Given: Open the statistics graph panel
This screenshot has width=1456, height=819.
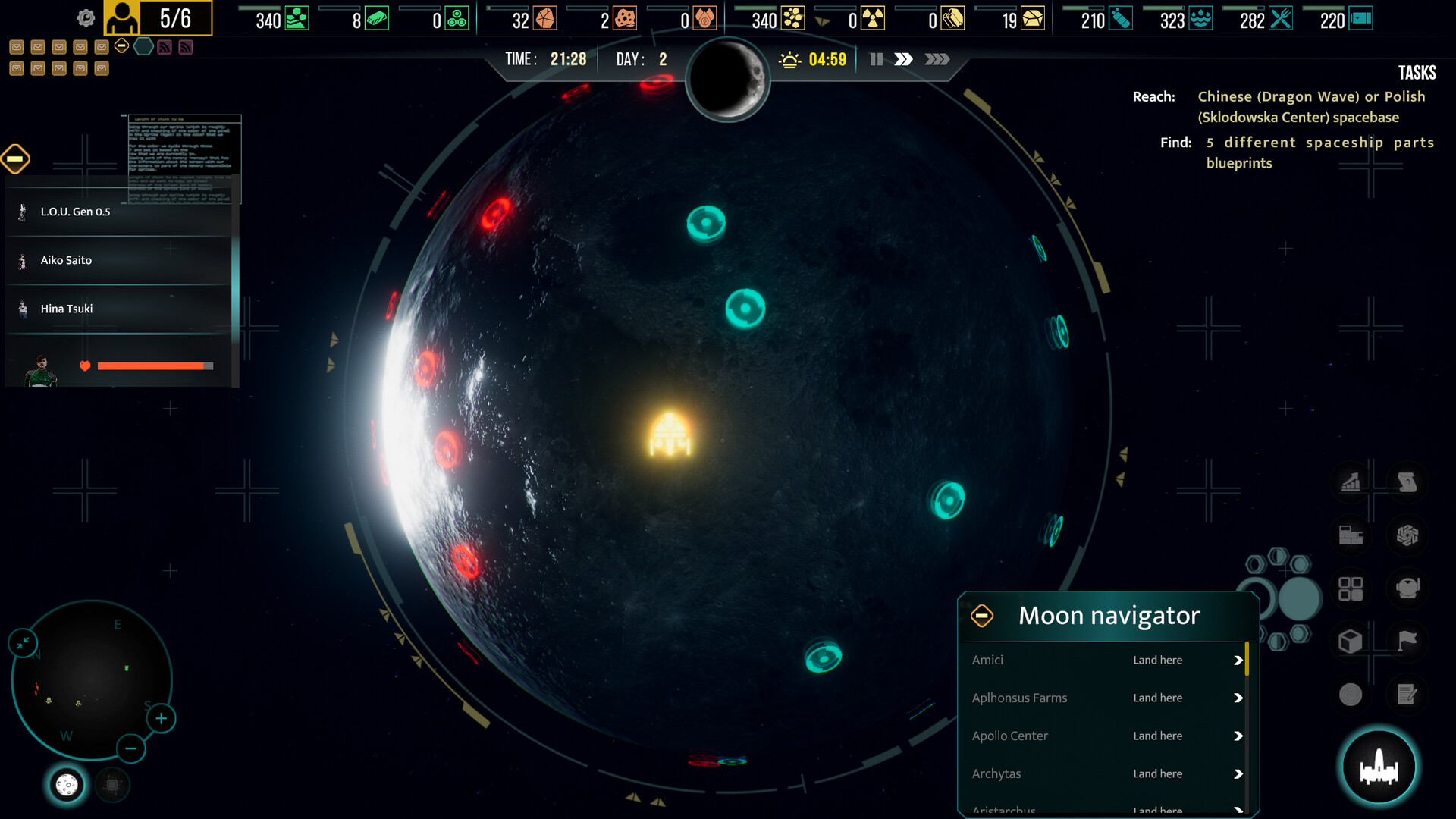Looking at the screenshot, I should (1351, 483).
